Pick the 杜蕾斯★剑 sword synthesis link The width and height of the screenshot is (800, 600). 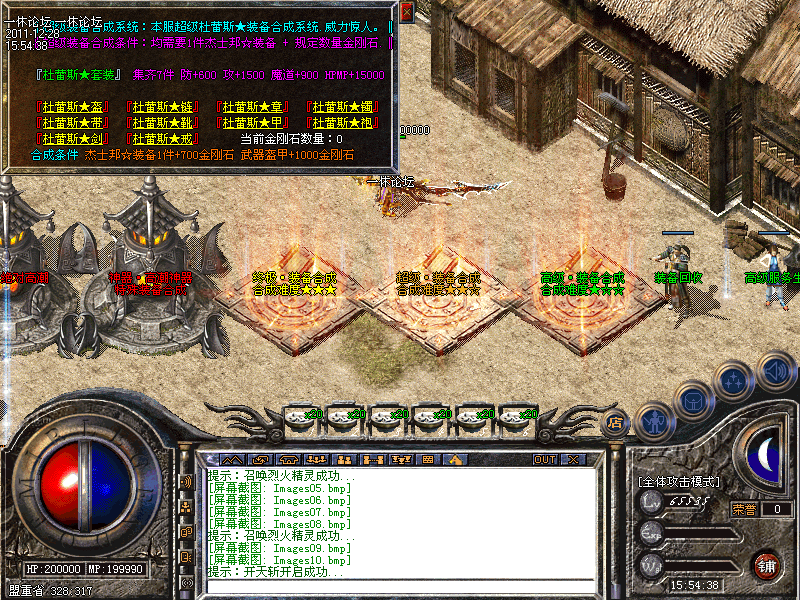click(x=70, y=139)
